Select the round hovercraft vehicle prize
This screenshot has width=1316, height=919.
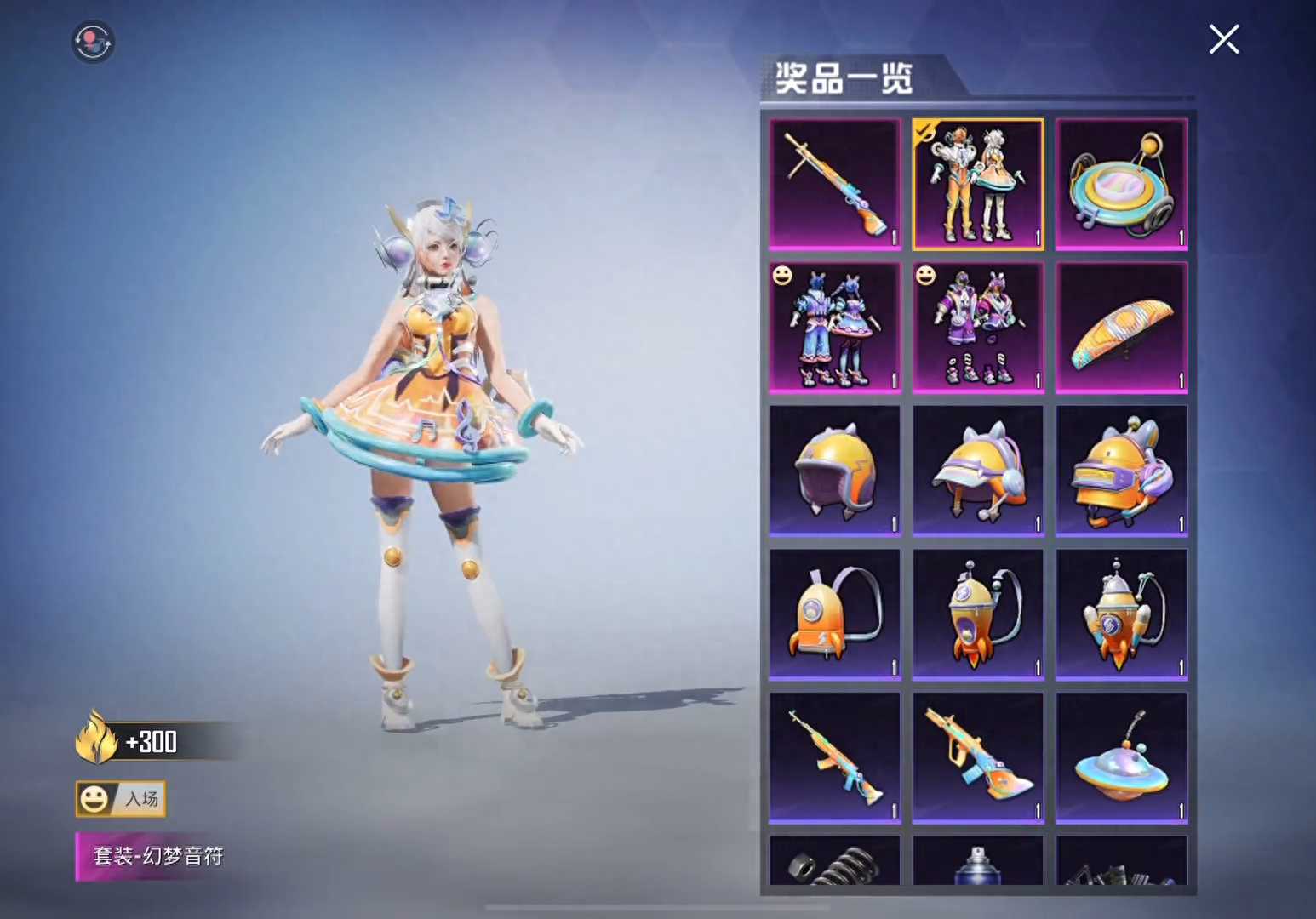[x=1121, y=184]
